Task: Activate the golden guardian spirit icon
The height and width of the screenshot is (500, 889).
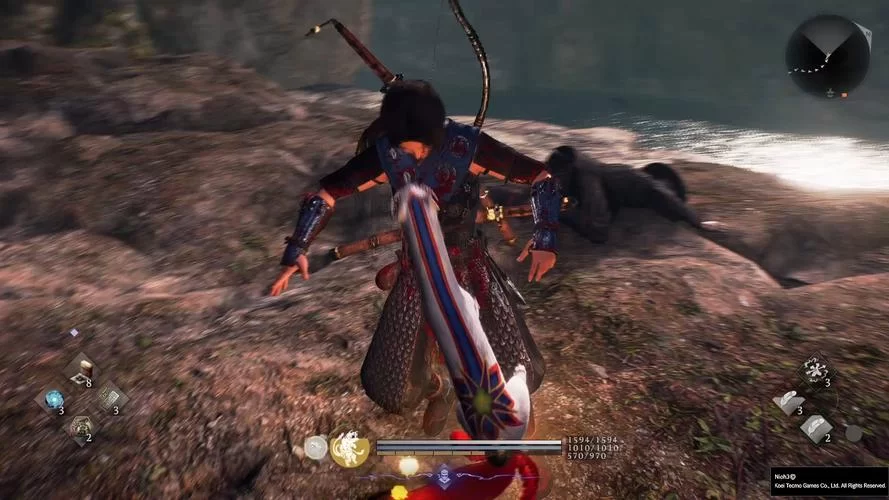Action: click(350, 446)
